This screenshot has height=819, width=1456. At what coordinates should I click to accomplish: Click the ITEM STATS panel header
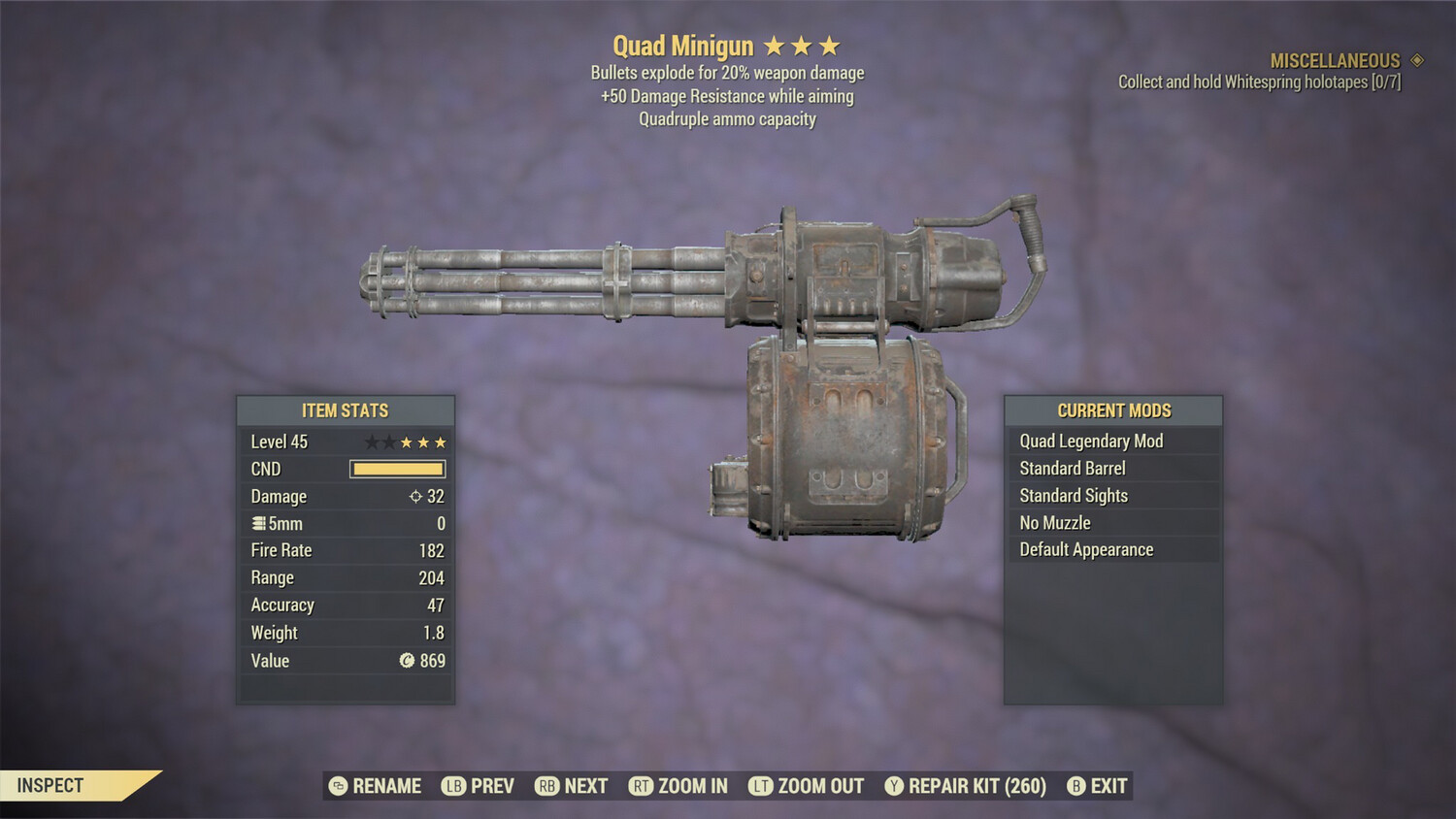coord(345,409)
